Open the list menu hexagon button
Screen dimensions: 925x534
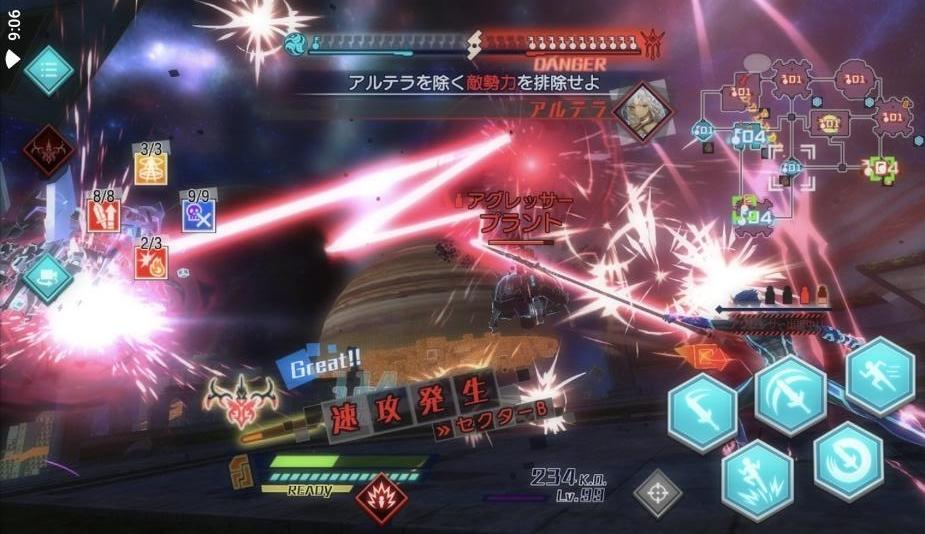[48, 70]
